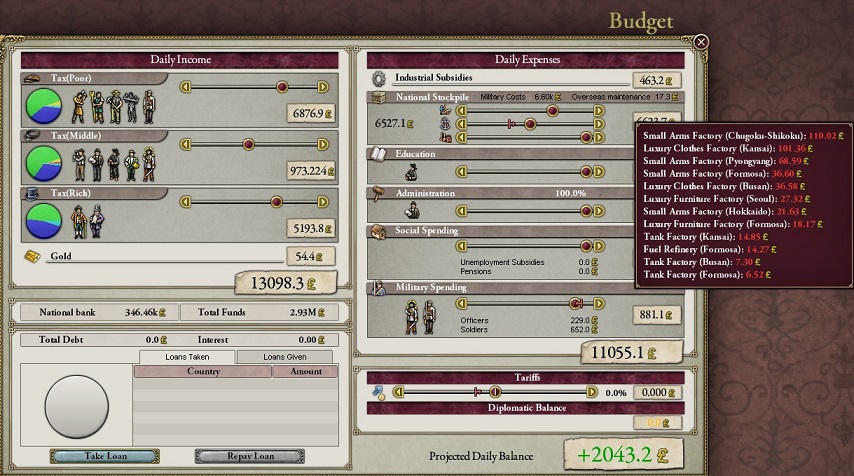Click the rich strata pie chart
The image size is (854, 476).
[x=42, y=219]
